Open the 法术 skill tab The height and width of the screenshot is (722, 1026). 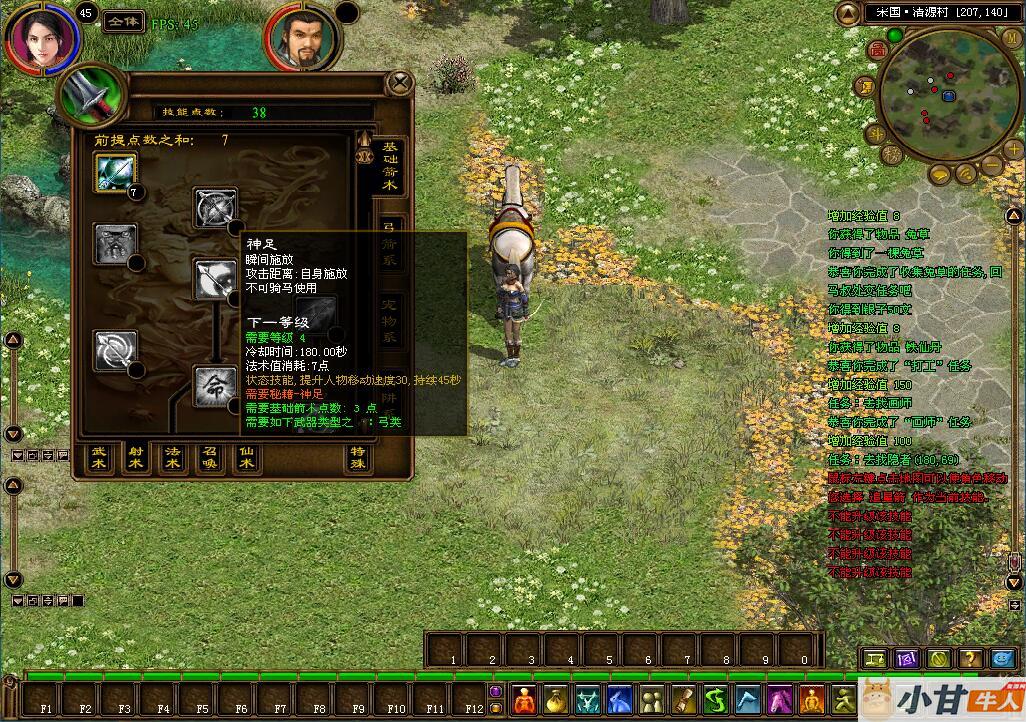[172, 458]
